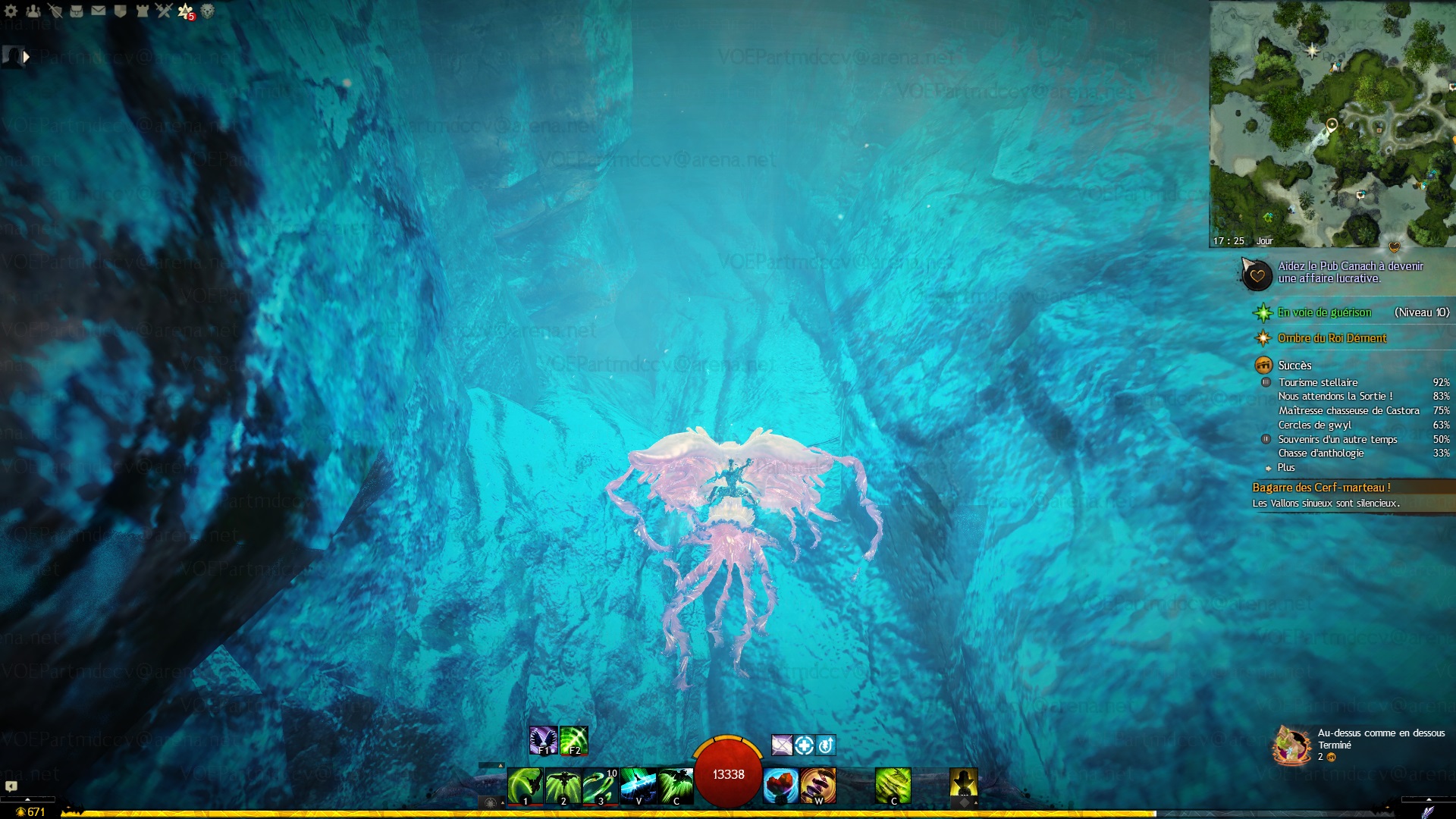Expand achievements list with 'Plus'

point(1286,467)
